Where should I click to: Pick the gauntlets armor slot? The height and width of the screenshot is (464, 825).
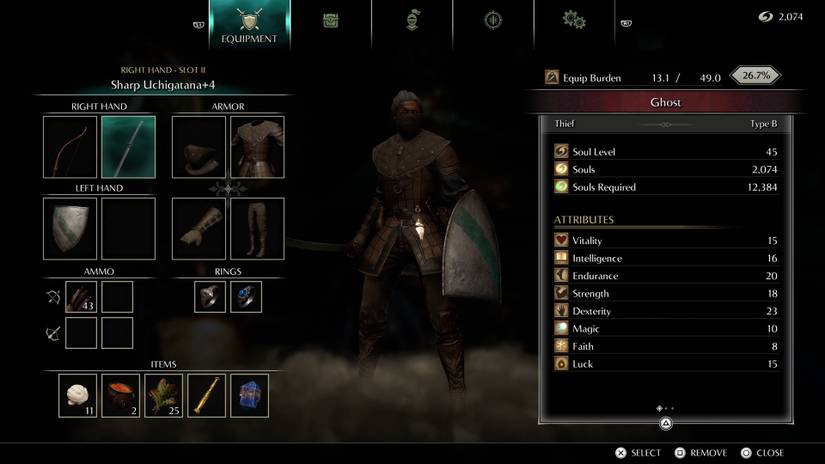coord(199,228)
